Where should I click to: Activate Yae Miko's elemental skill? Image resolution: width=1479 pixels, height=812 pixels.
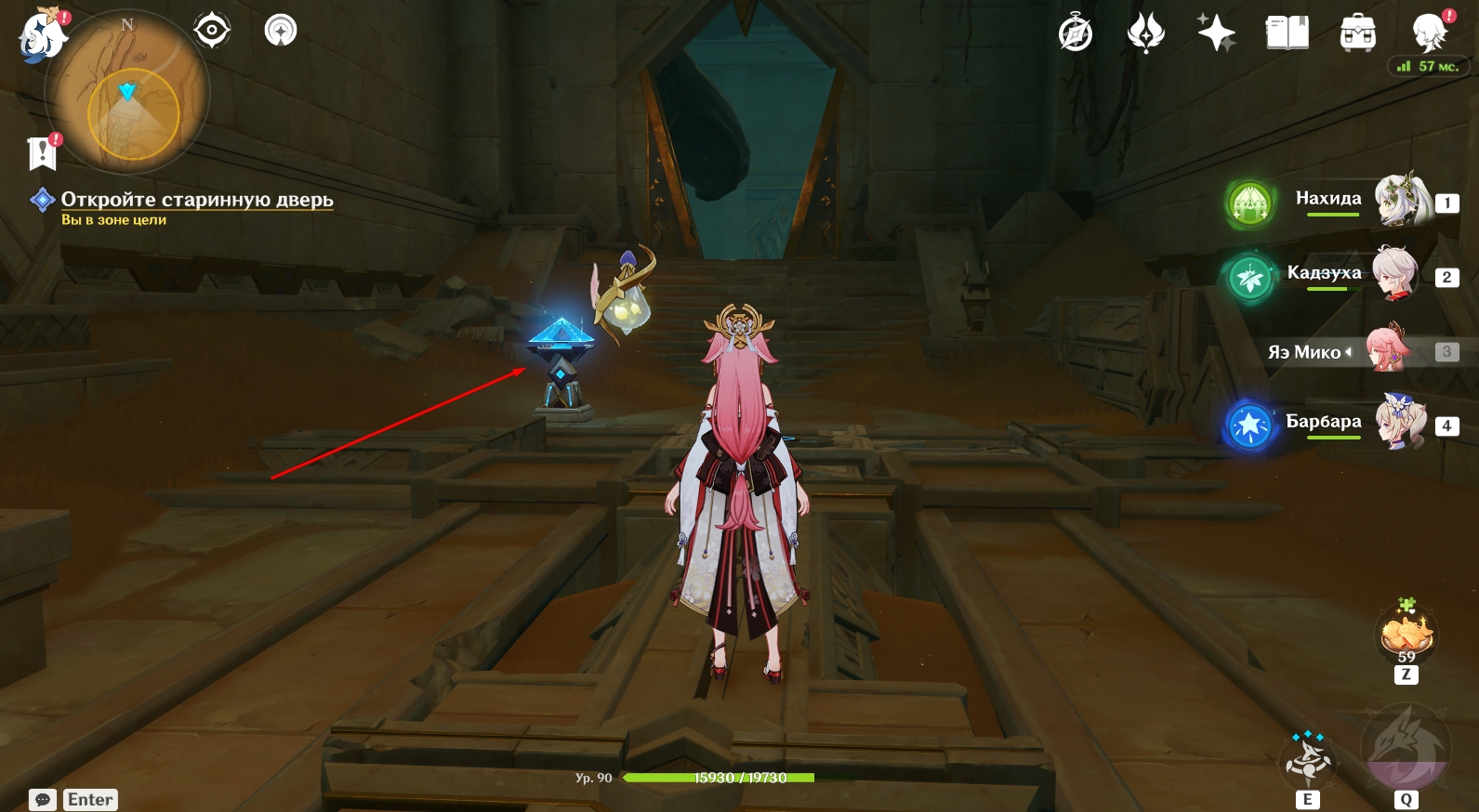point(1308,758)
